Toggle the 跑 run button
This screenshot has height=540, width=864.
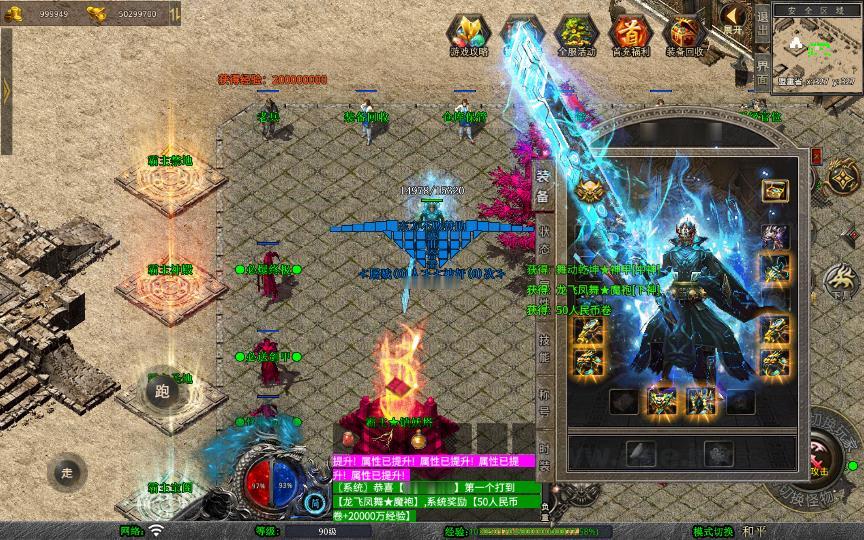point(162,391)
